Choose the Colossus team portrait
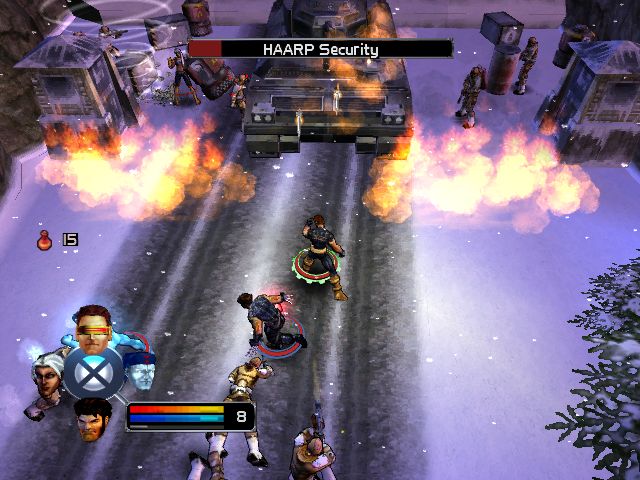This screenshot has width=640, height=480. pyautogui.click(x=140, y=369)
